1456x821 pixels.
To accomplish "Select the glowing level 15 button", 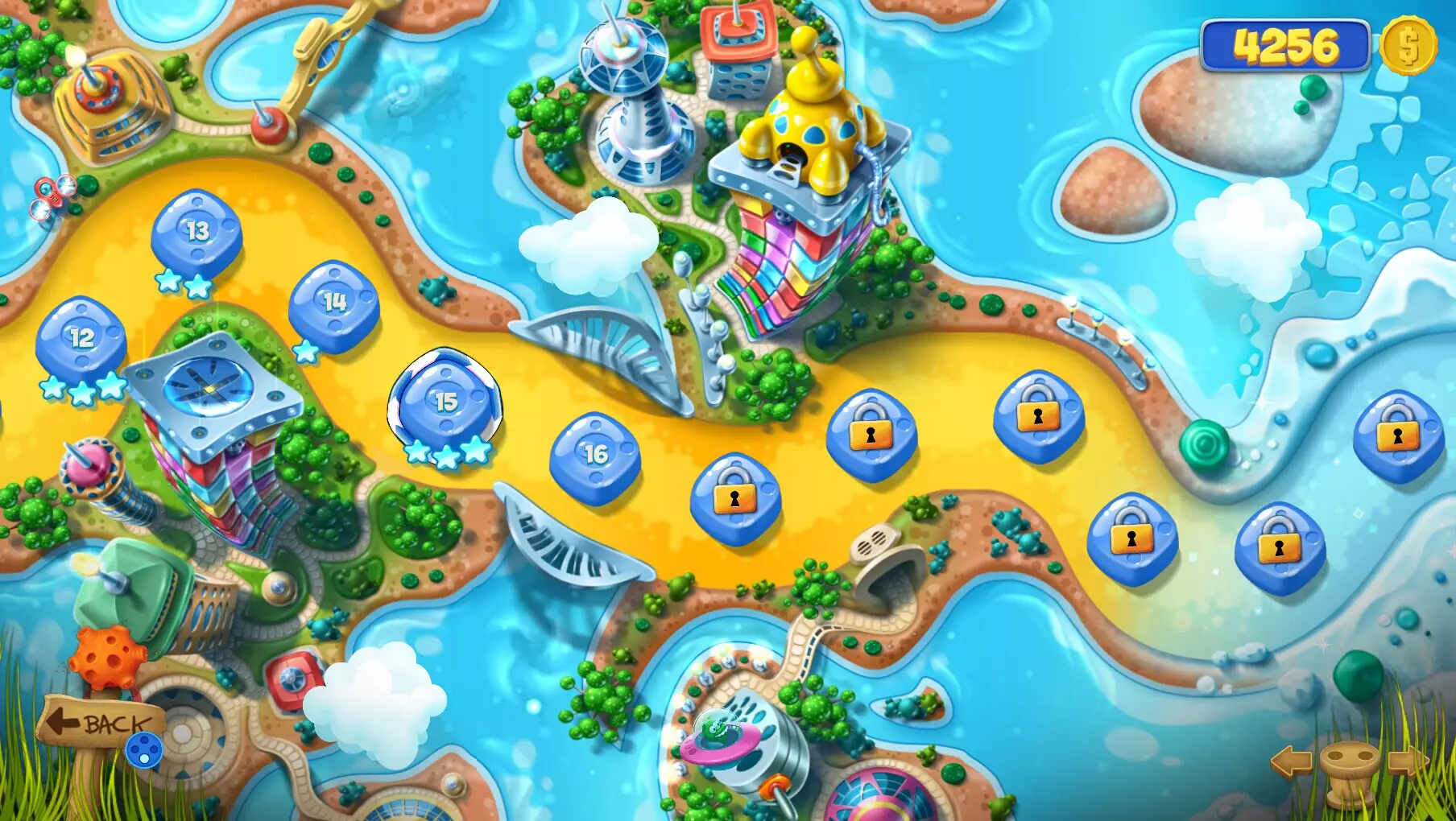I will (444, 401).
